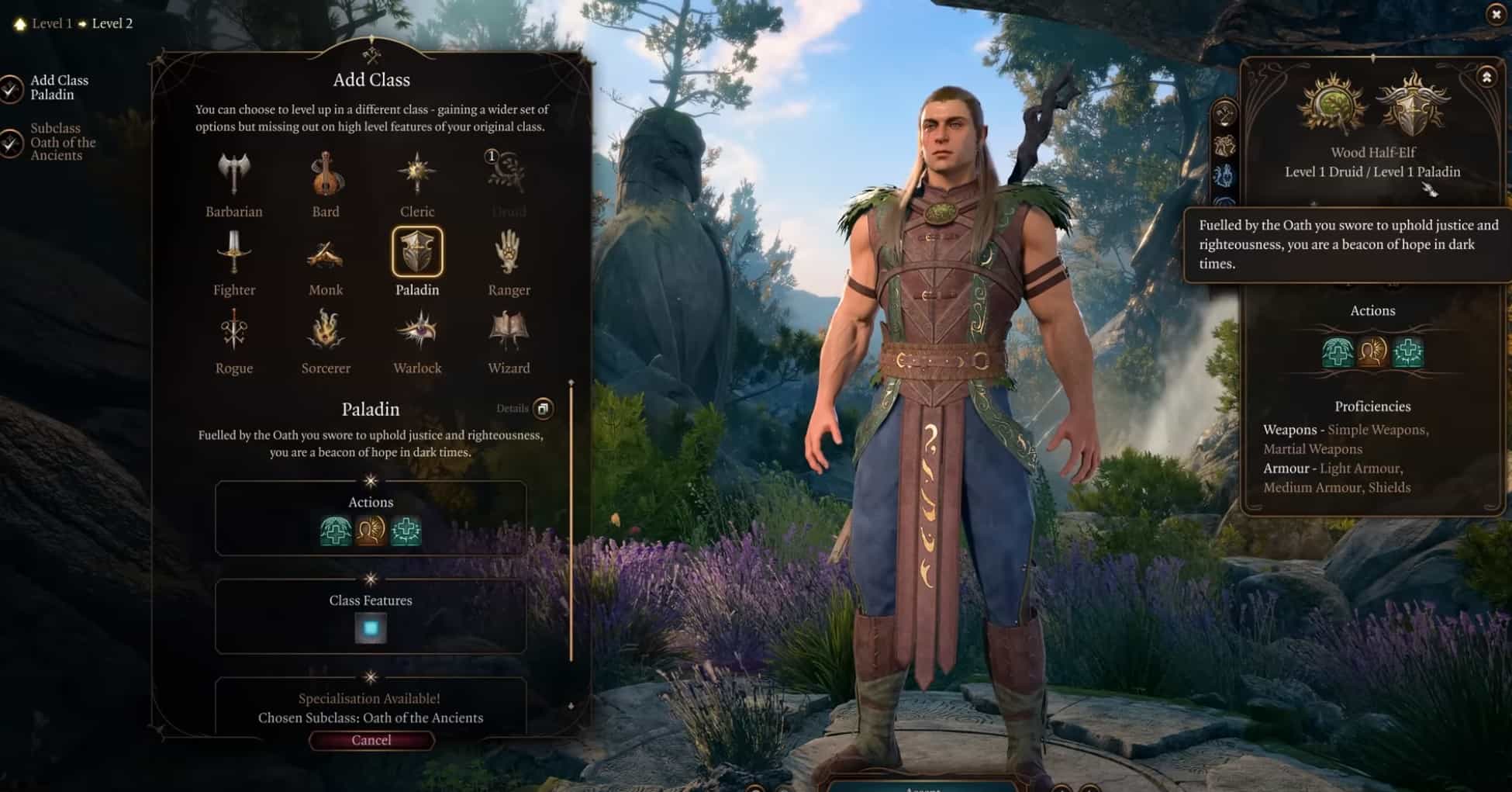Select the Ranger class icon
This screenshot has width=1512, height=792.
(509, 252)
